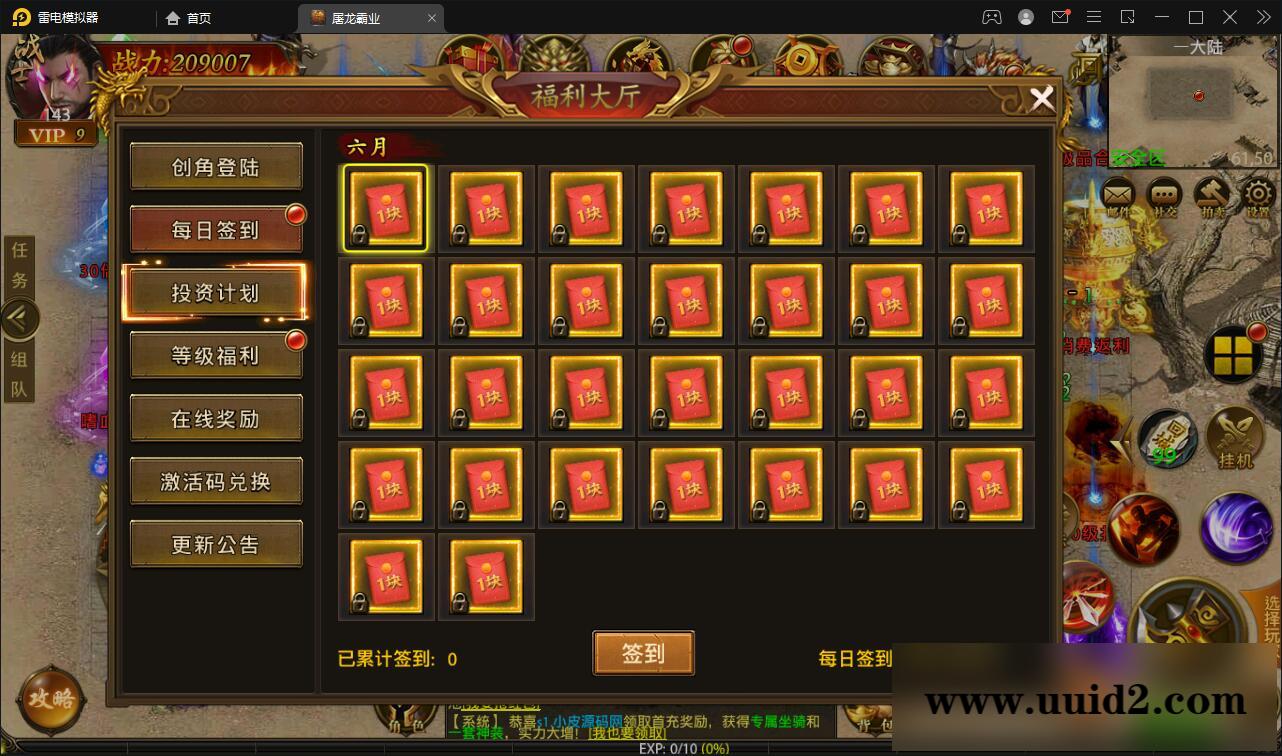Switch to the 激活码兑换 tab
Viewport: 1282px width, 756px height.
point(216,481)
